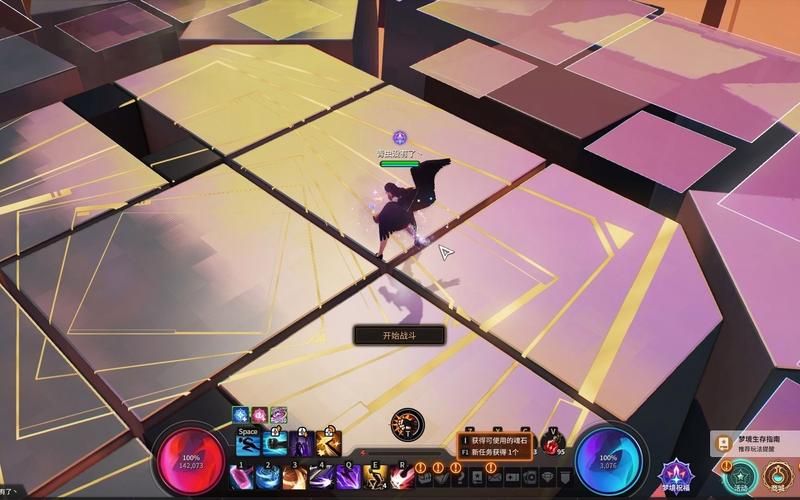
Task: Use the Q purple lightning skill
Action: click(x=349, y=477)
